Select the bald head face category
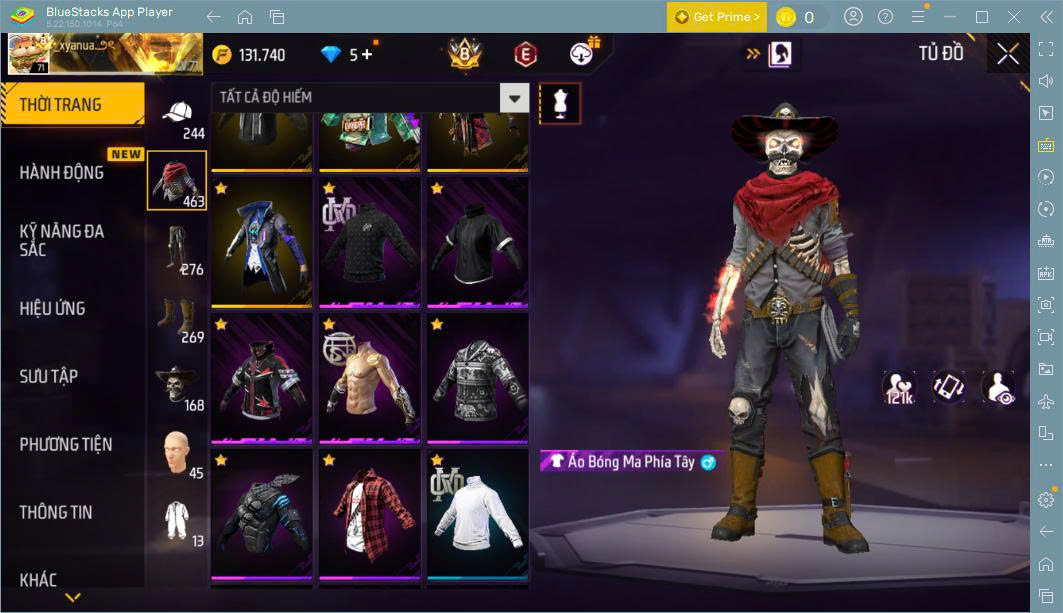The width and height of the screenshot is (1063, 613). pyautogui.click(x=177, y=453)
